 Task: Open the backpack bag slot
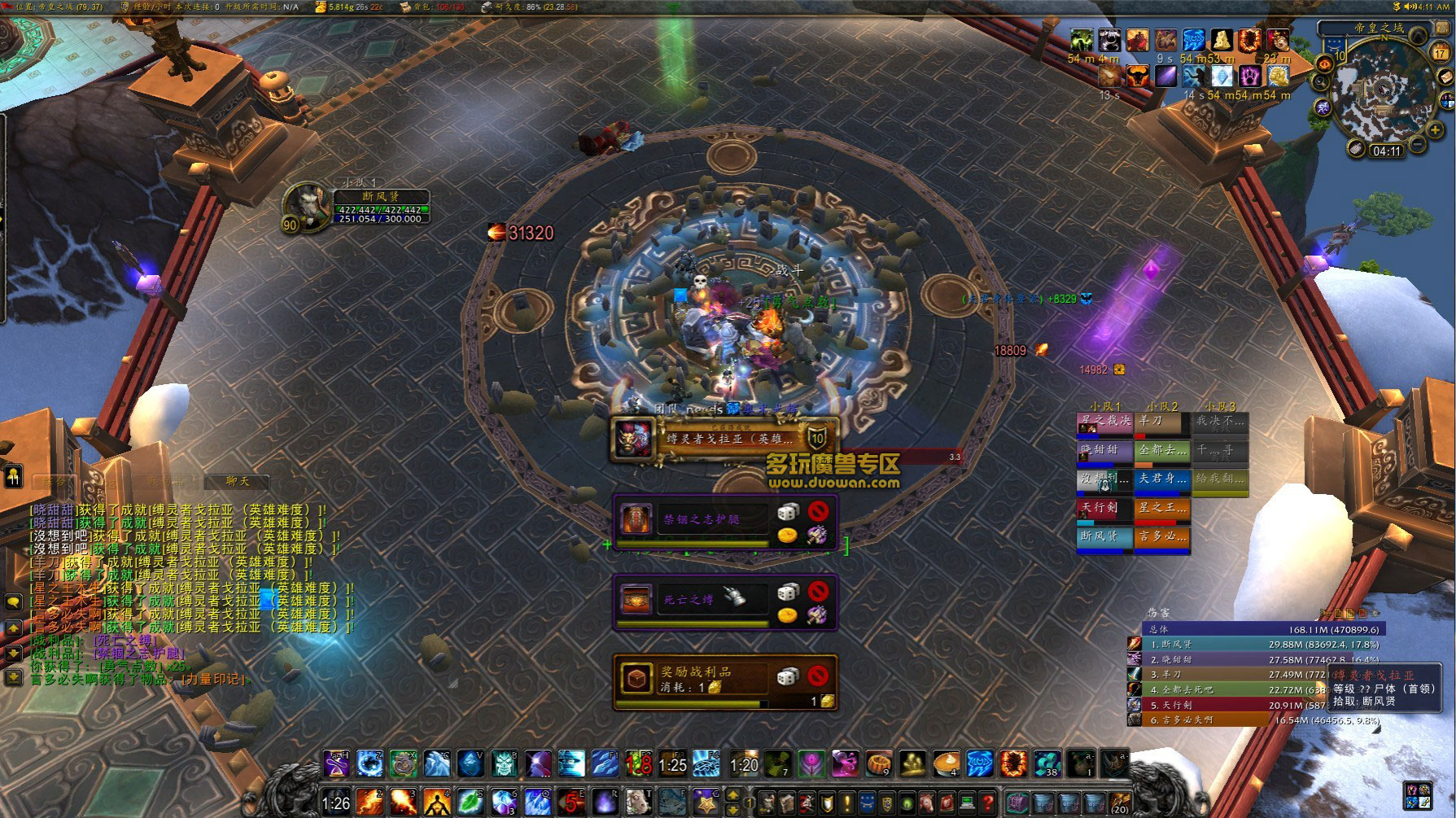coord(1120,802)
